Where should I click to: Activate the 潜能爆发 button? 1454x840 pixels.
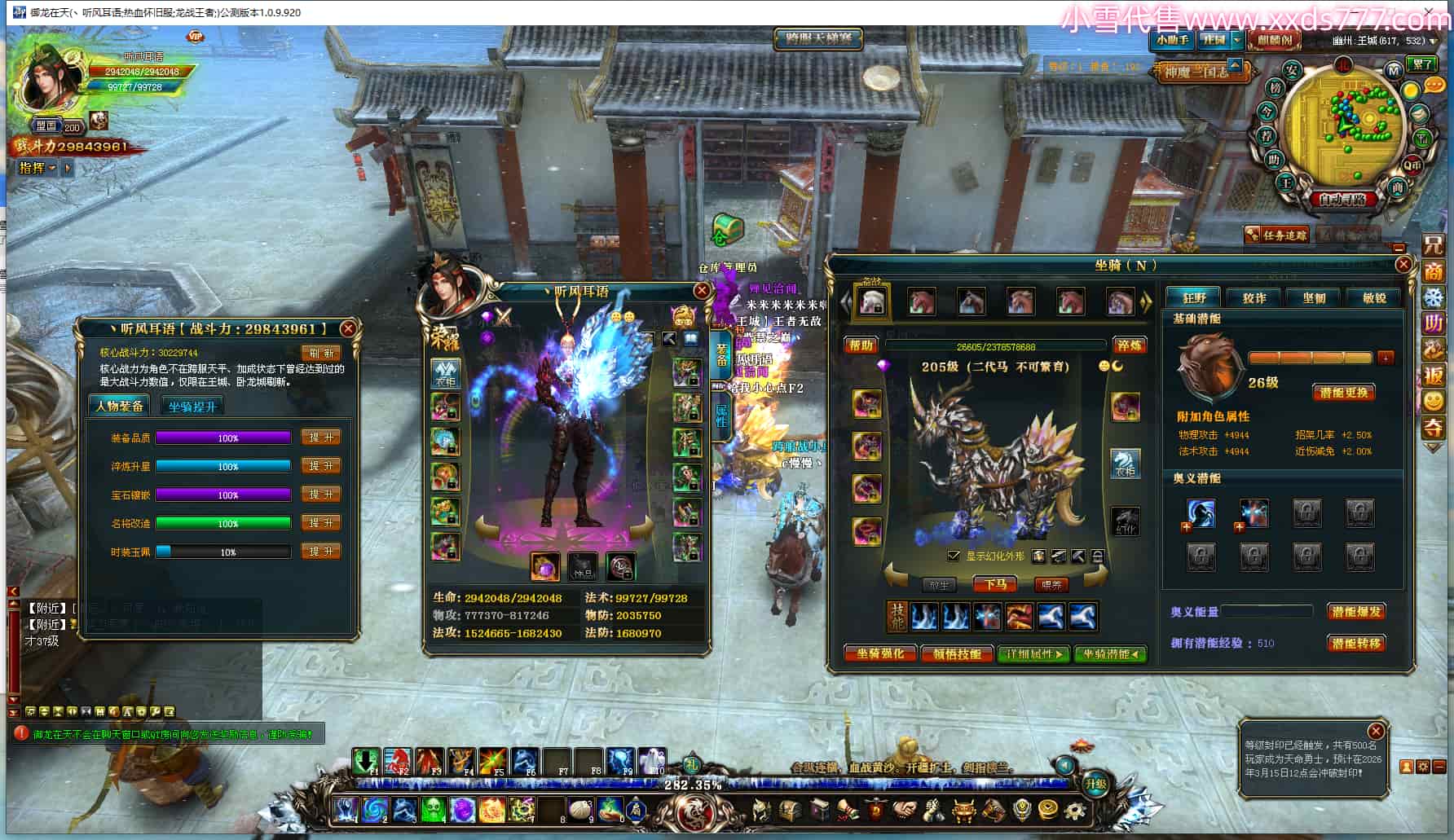pyautogui.click(x=1355, y=611)
